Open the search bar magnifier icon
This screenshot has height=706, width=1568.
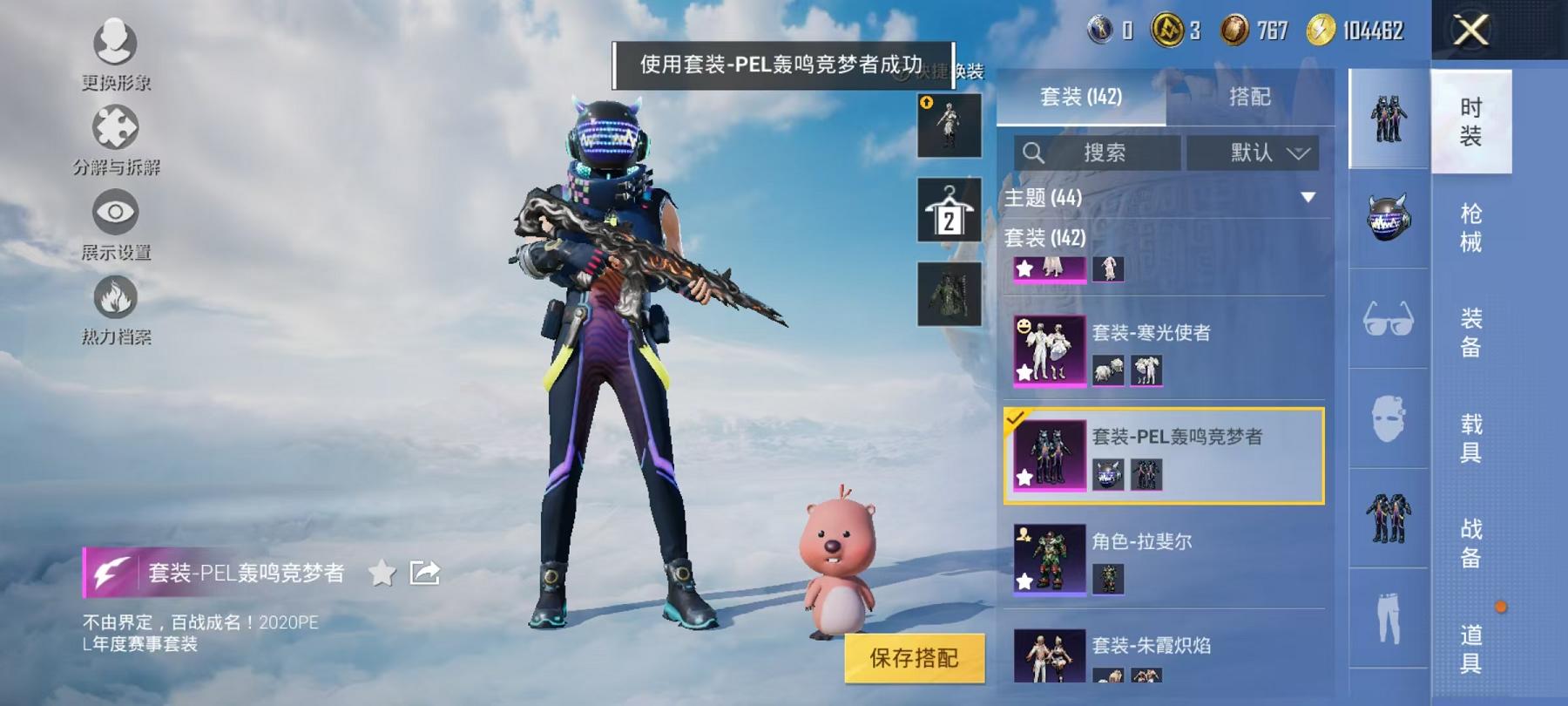tap(1035, 153)
